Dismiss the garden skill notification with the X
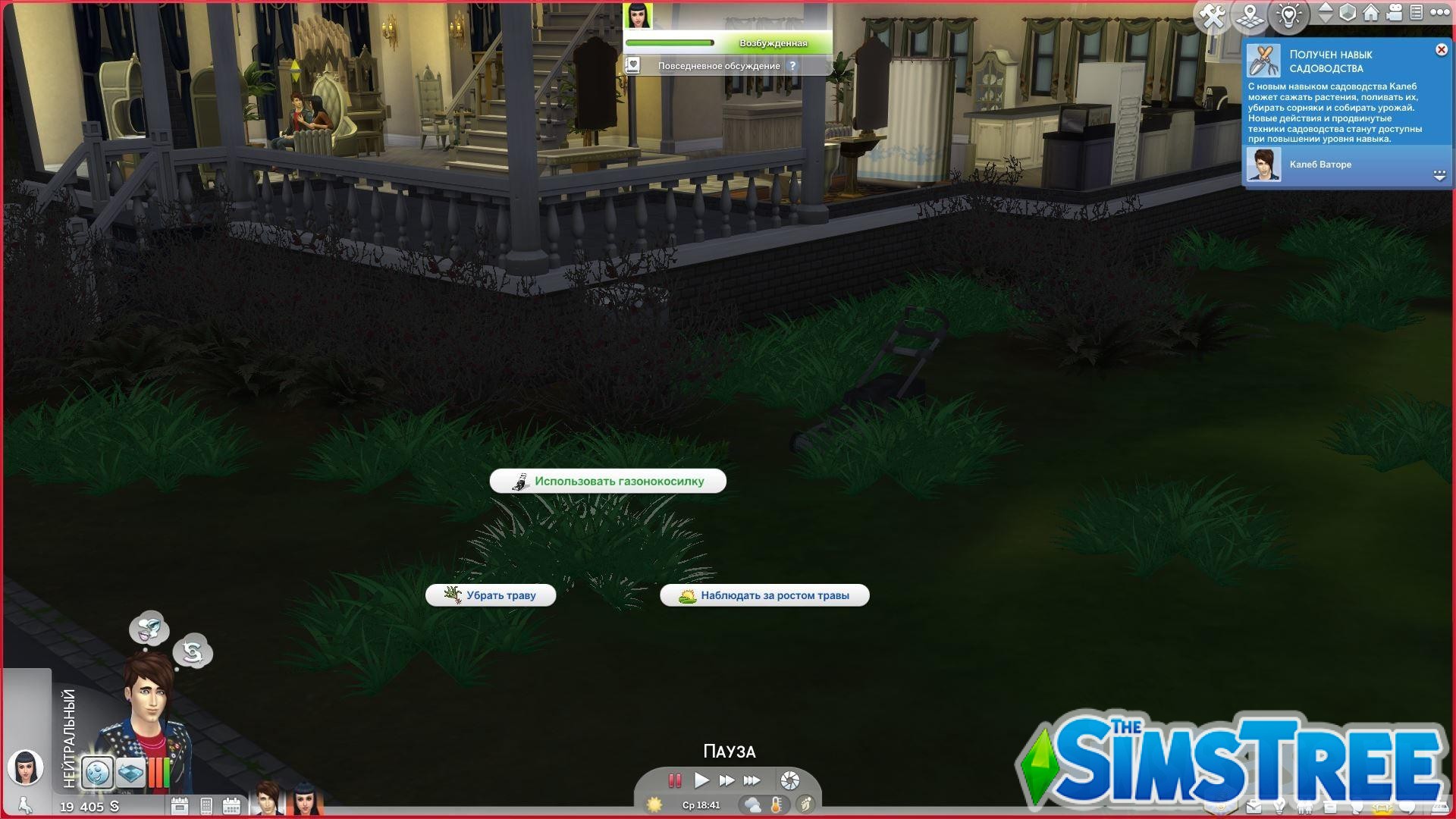 tap(1440, 49)
